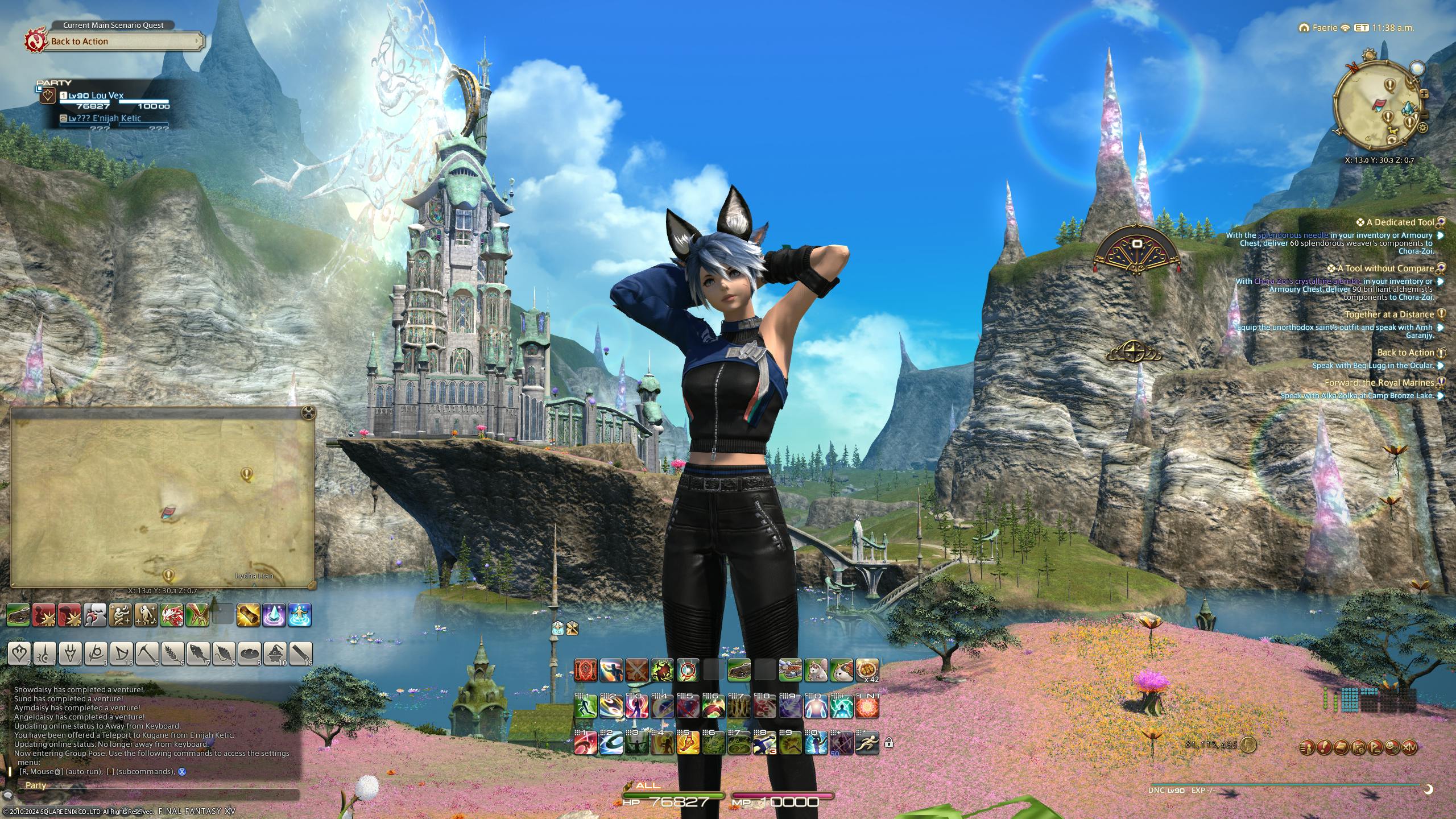1456x819 pixels.
Task: Switch to the fishing rod fish gear set
Action: pyautogui.click(x=197, y=654)
